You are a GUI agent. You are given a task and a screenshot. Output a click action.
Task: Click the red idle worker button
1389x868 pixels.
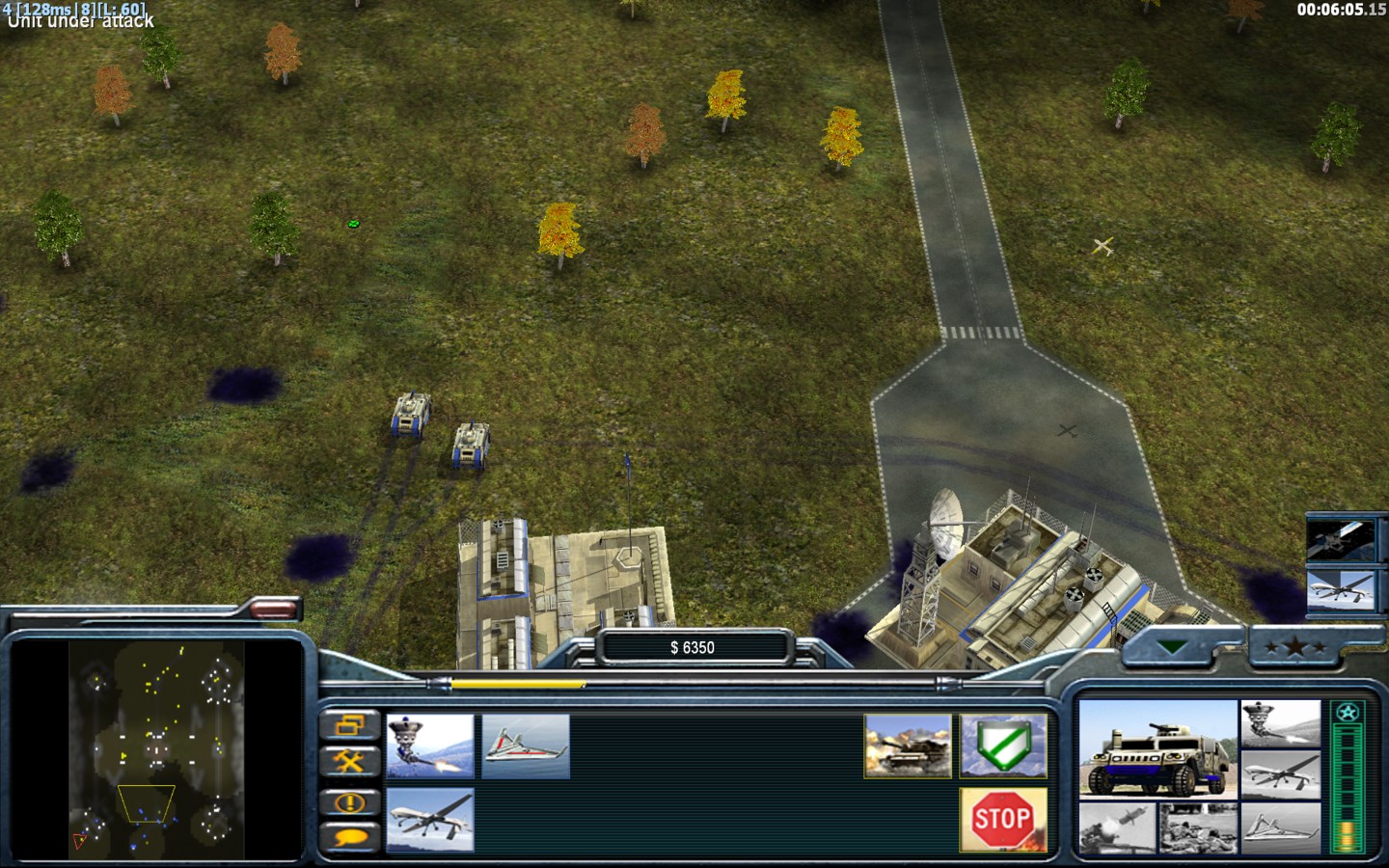[274, 609]
